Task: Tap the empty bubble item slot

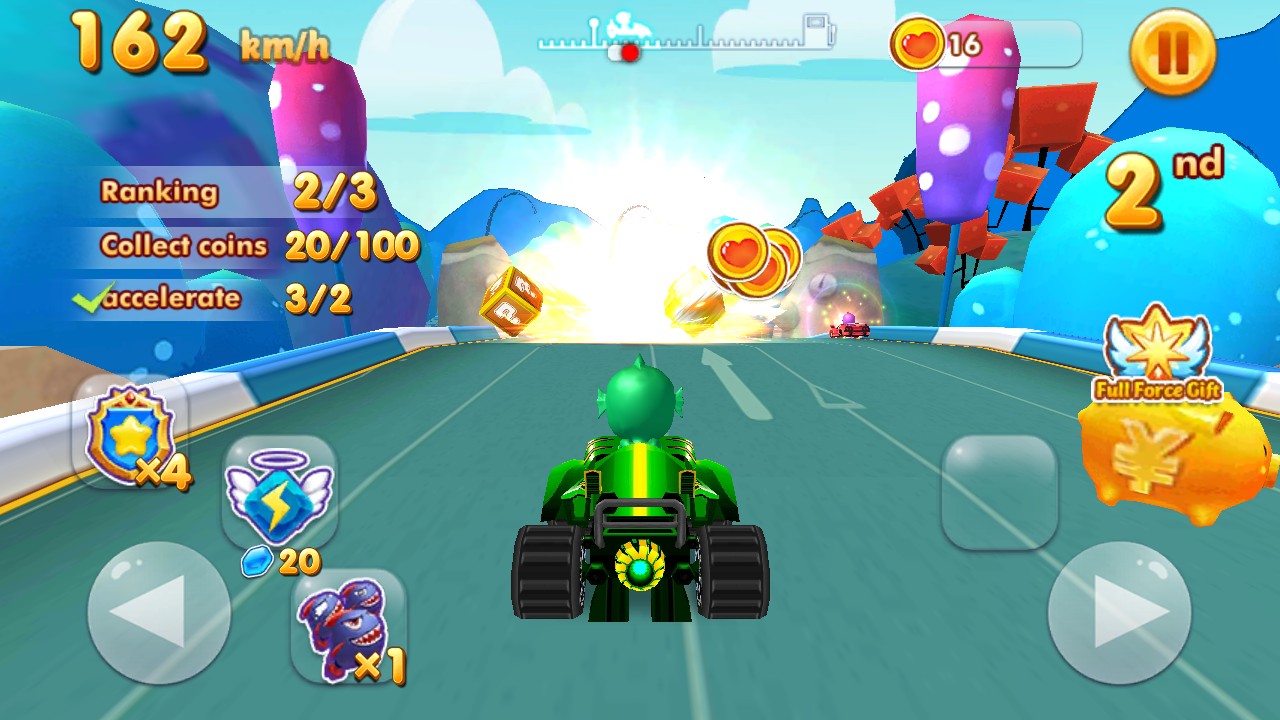Action: point(999,491)
